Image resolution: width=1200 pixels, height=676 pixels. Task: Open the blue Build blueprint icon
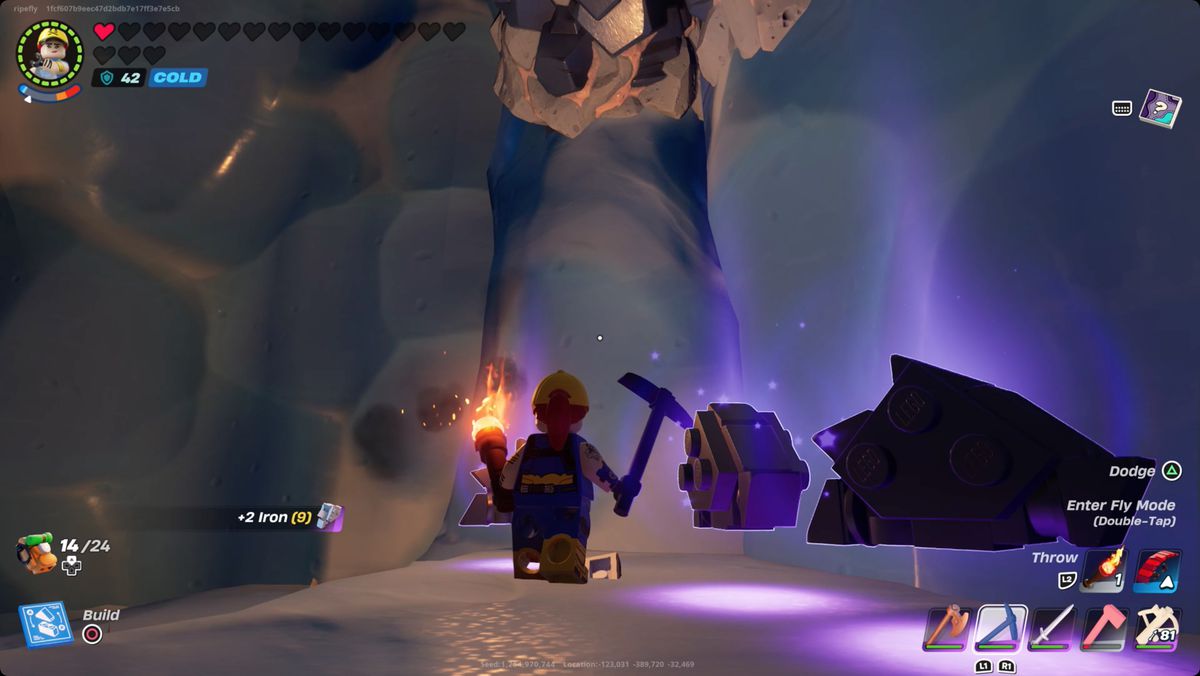click(44, 624)
